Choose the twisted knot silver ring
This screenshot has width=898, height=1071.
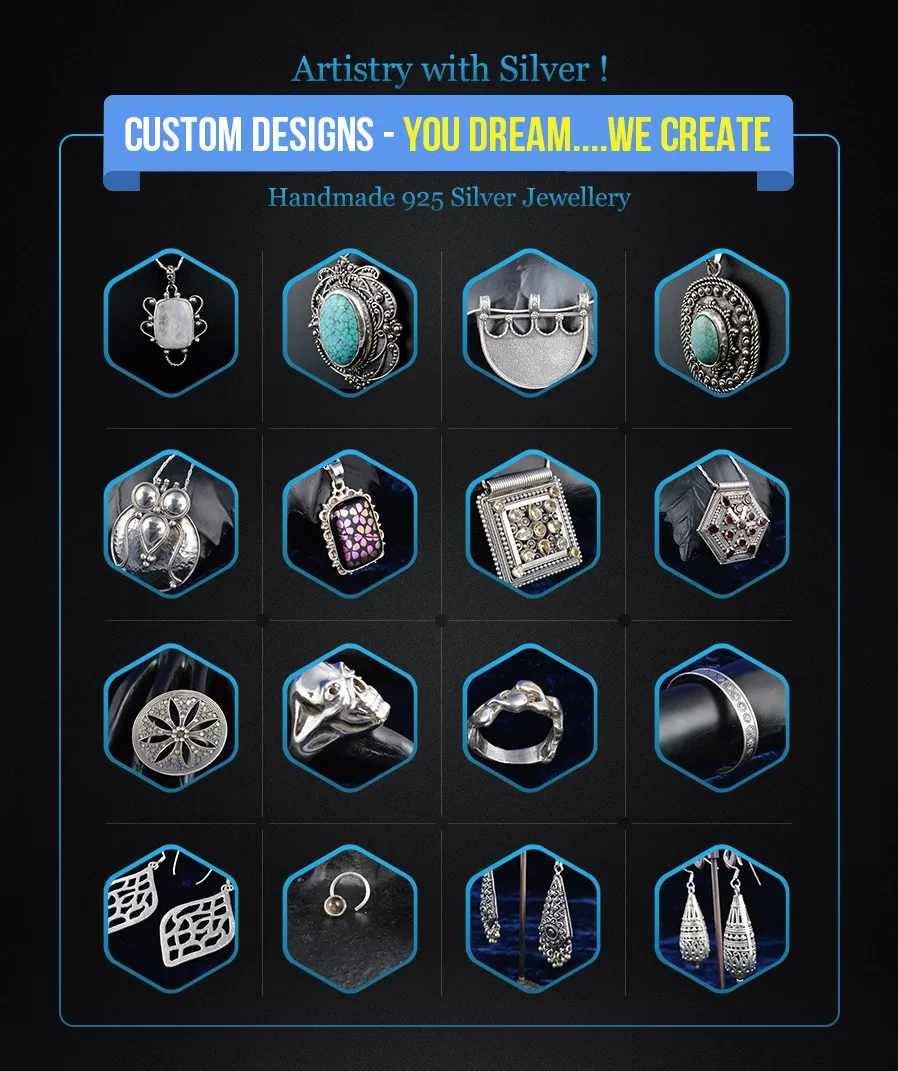530,718
